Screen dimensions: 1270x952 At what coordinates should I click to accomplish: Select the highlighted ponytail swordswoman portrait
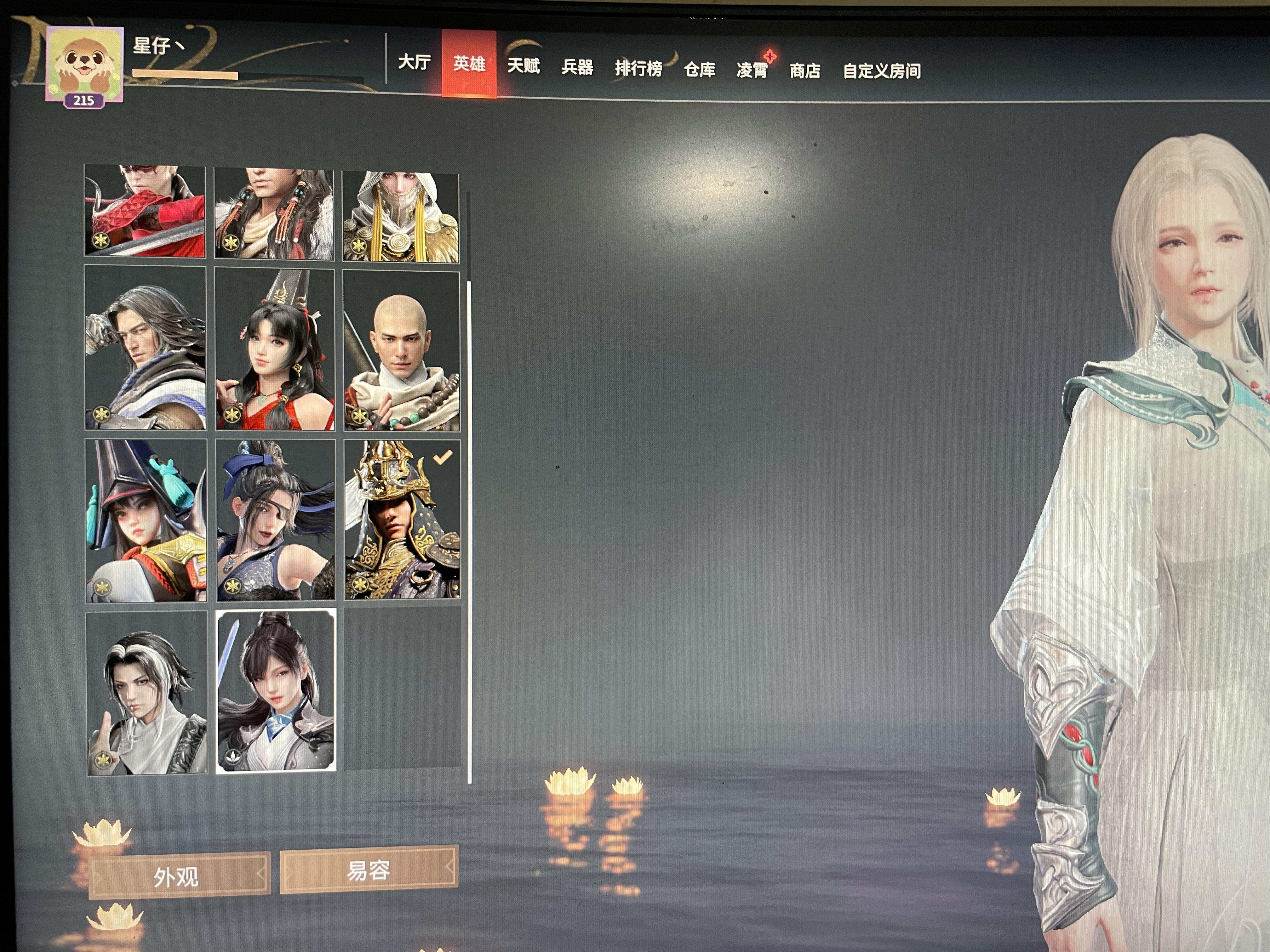click(x=276, y=691)
